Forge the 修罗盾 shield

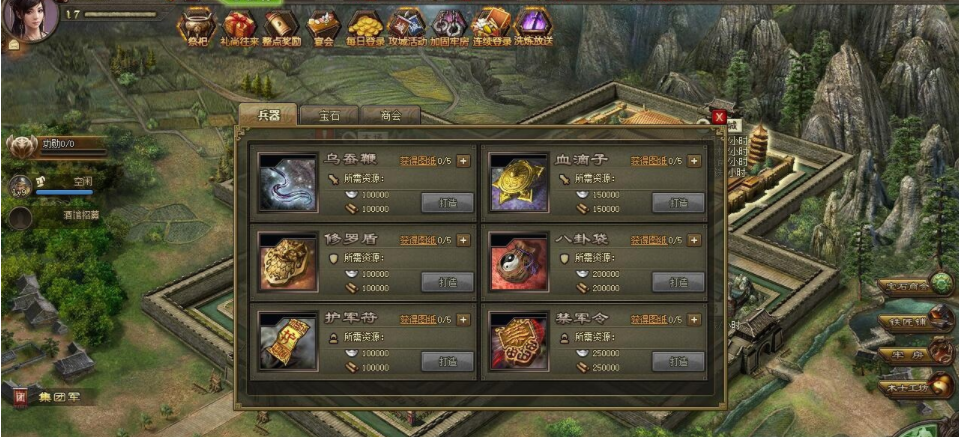[447, 282]
